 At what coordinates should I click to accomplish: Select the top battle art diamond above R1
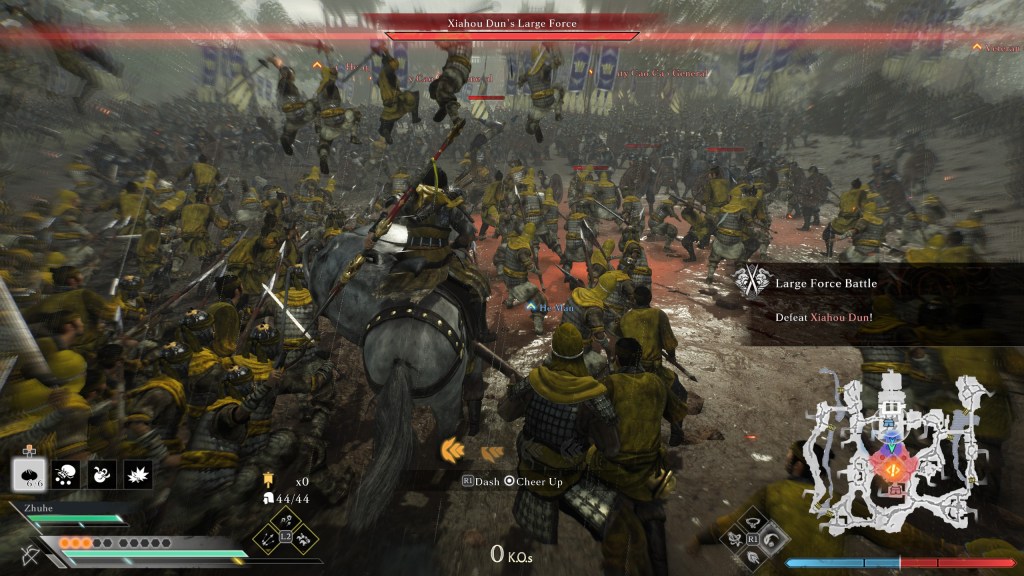click(754, 522)
